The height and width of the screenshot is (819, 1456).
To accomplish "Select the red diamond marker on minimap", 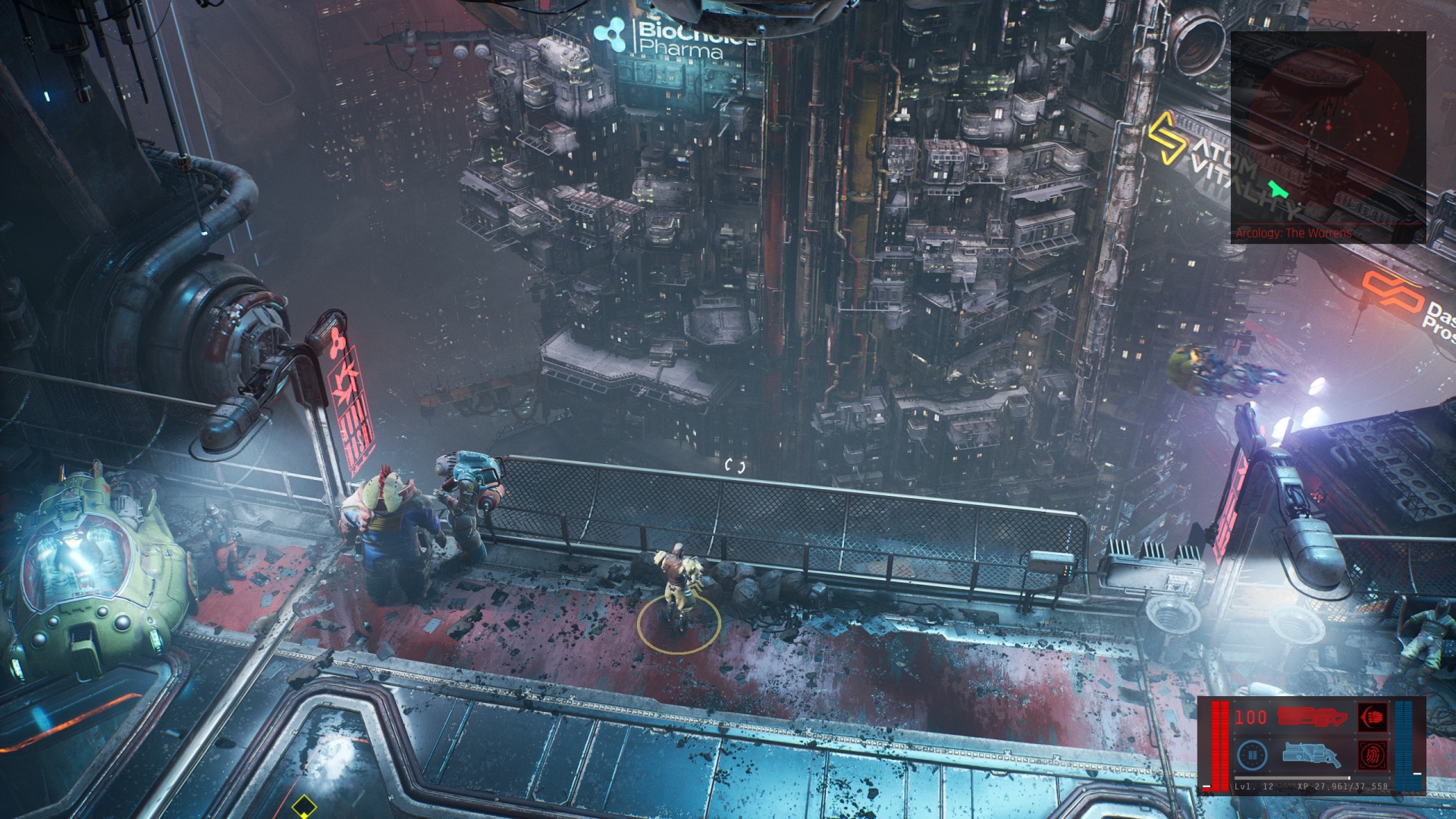I will [1328, 127].
